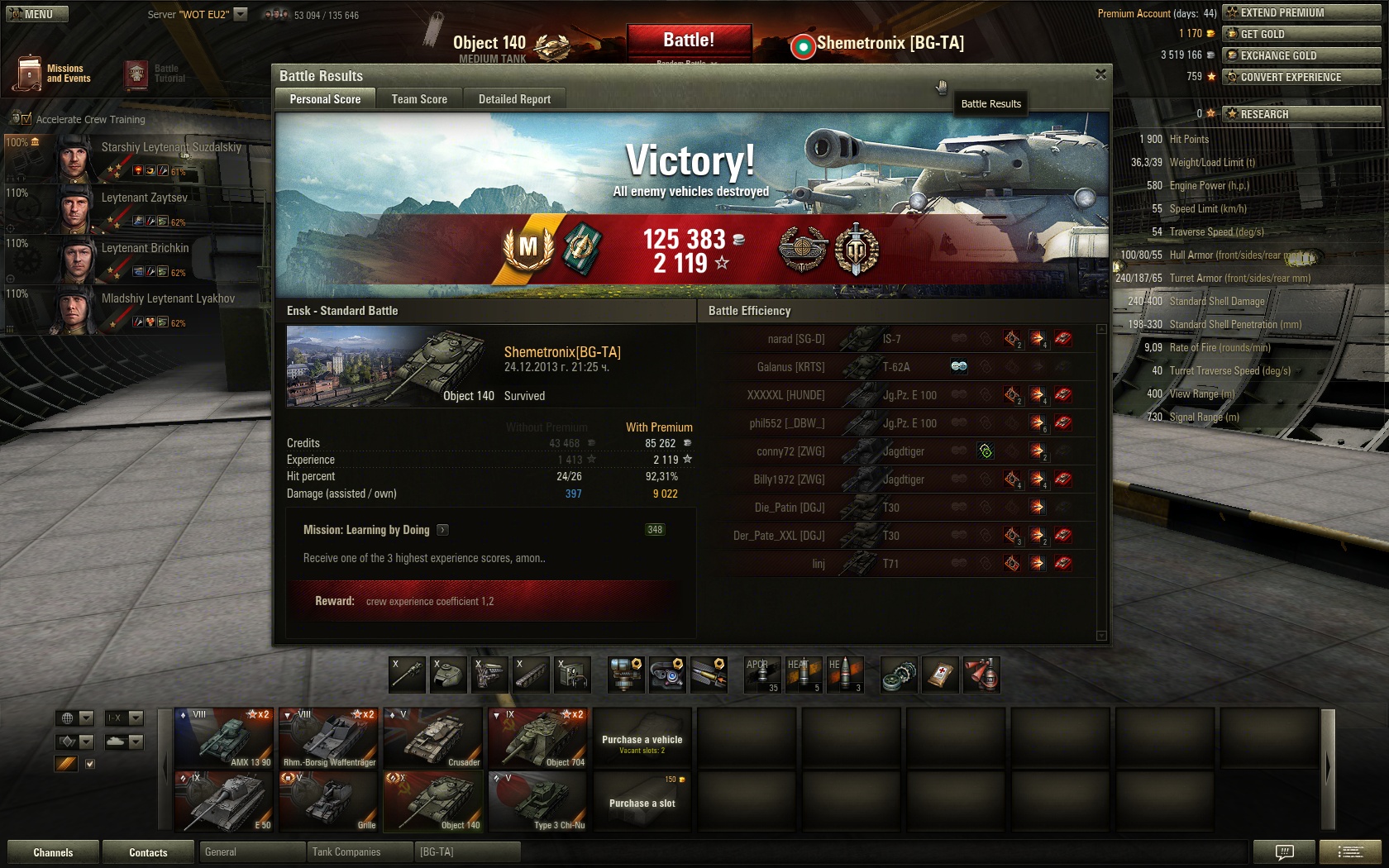
Task: Select the AMX 13 90 tank in the garage
Action: [224, 737]
